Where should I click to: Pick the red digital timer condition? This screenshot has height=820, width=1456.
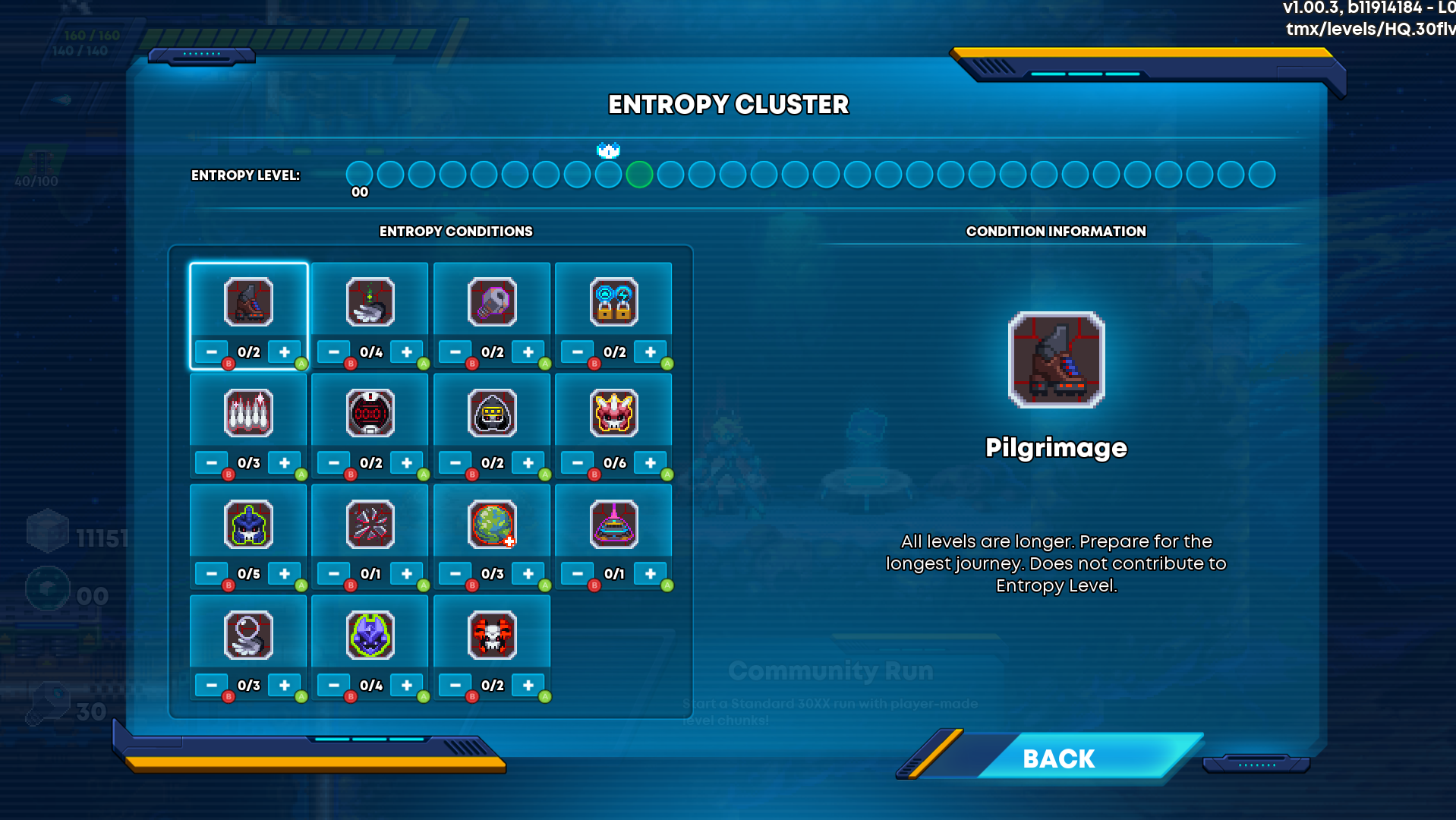point(370,413)
